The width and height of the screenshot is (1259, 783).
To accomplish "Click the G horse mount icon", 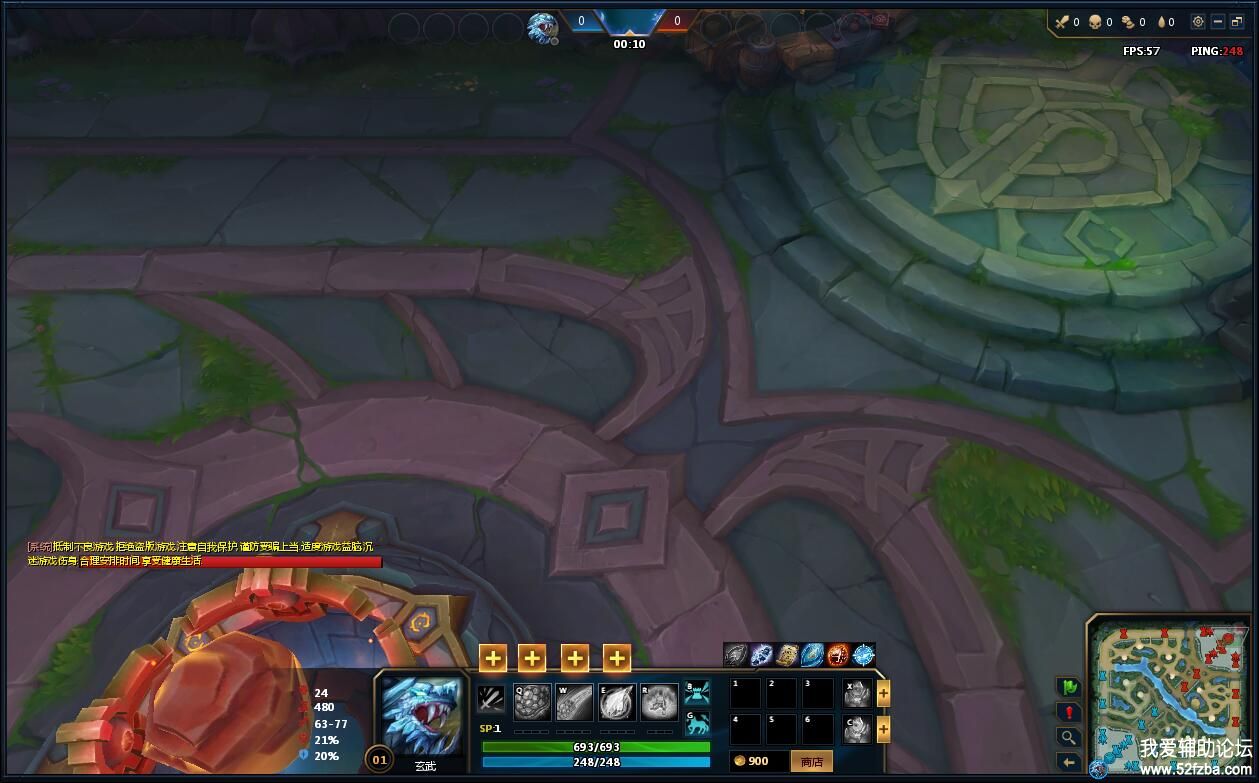I will [697, 723].
